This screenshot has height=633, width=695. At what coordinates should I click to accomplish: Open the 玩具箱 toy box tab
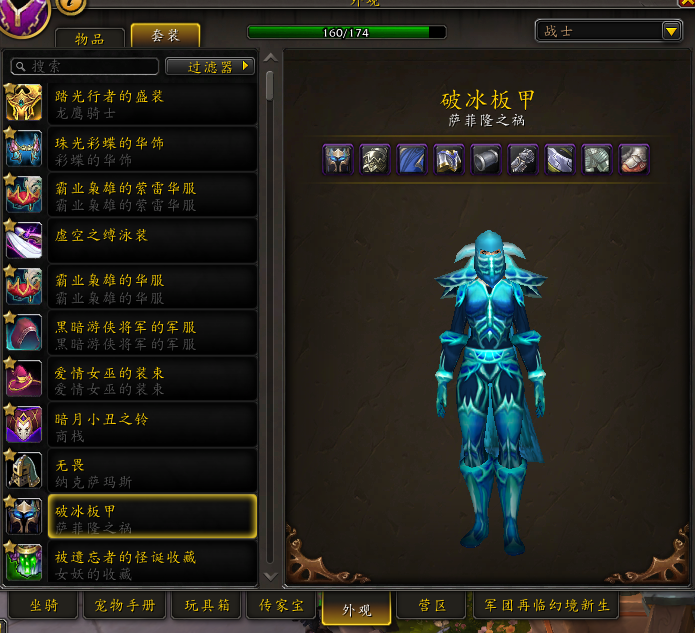point(207,606)
